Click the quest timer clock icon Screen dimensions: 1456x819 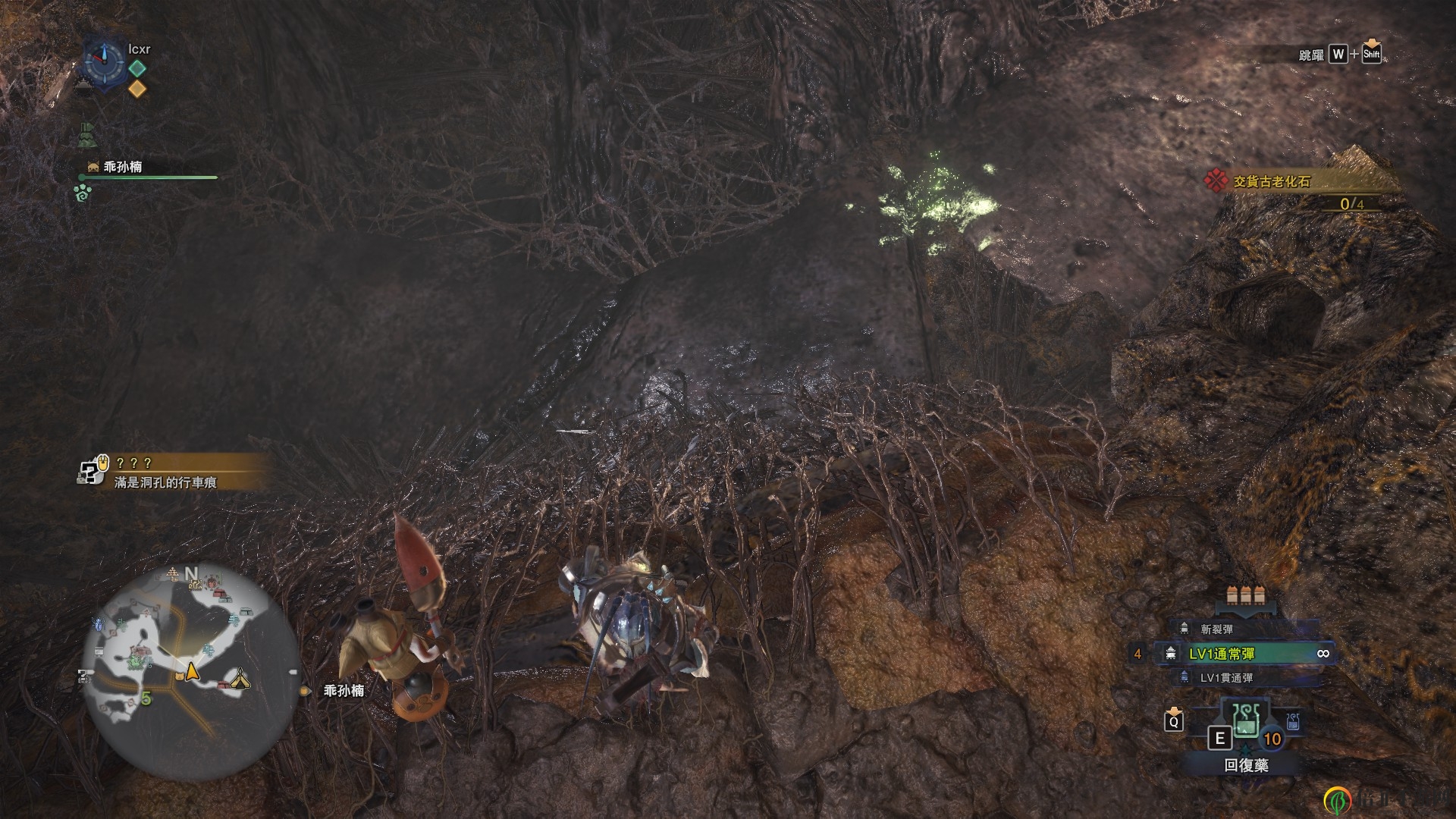click(103, 61)
